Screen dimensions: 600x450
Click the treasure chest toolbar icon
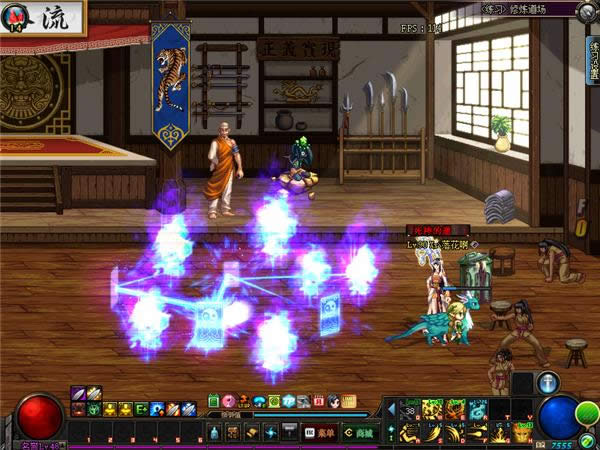(x=232, y=432)
